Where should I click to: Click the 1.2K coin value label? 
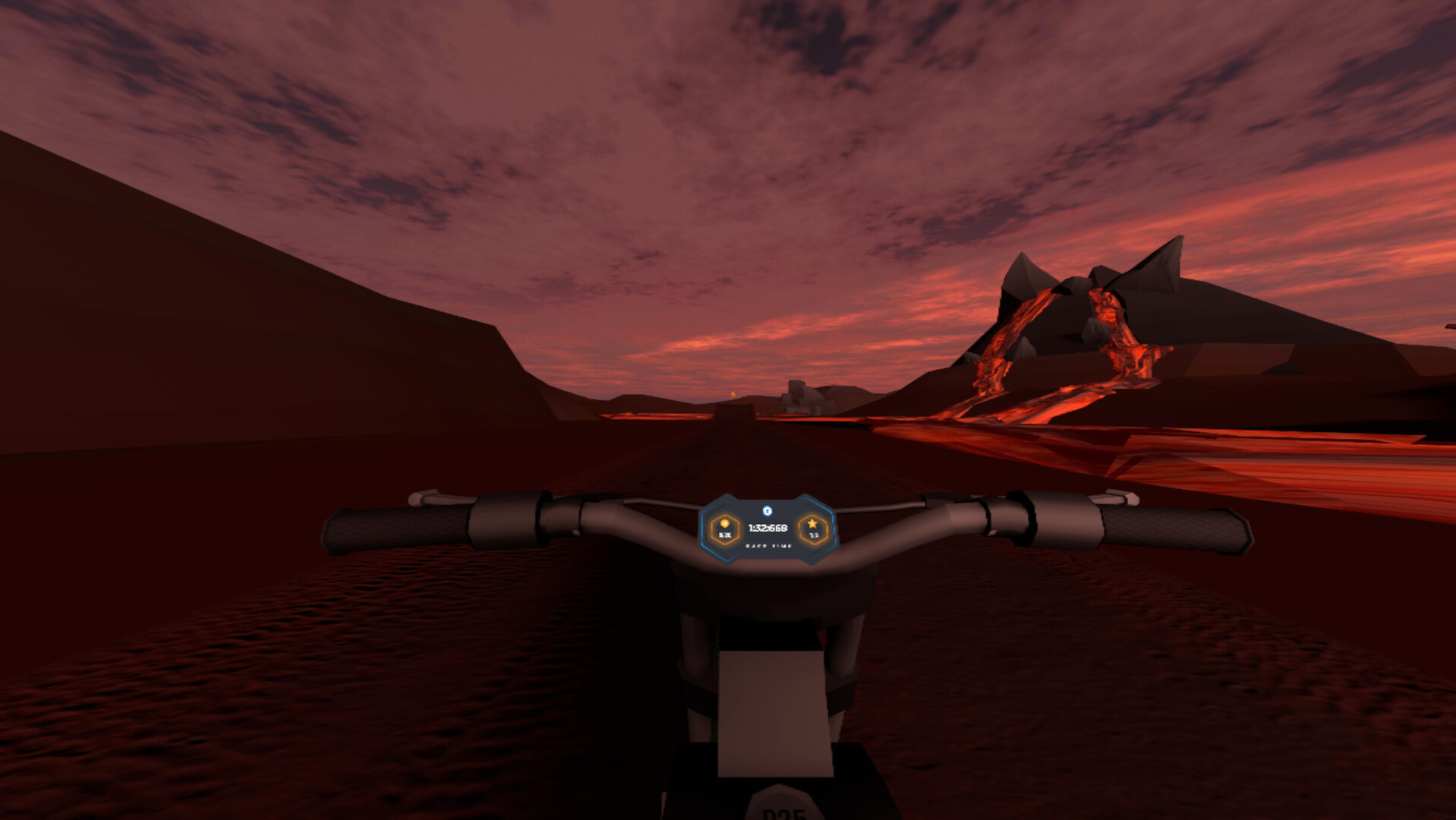pyautogui.click(x=726, y=535)
